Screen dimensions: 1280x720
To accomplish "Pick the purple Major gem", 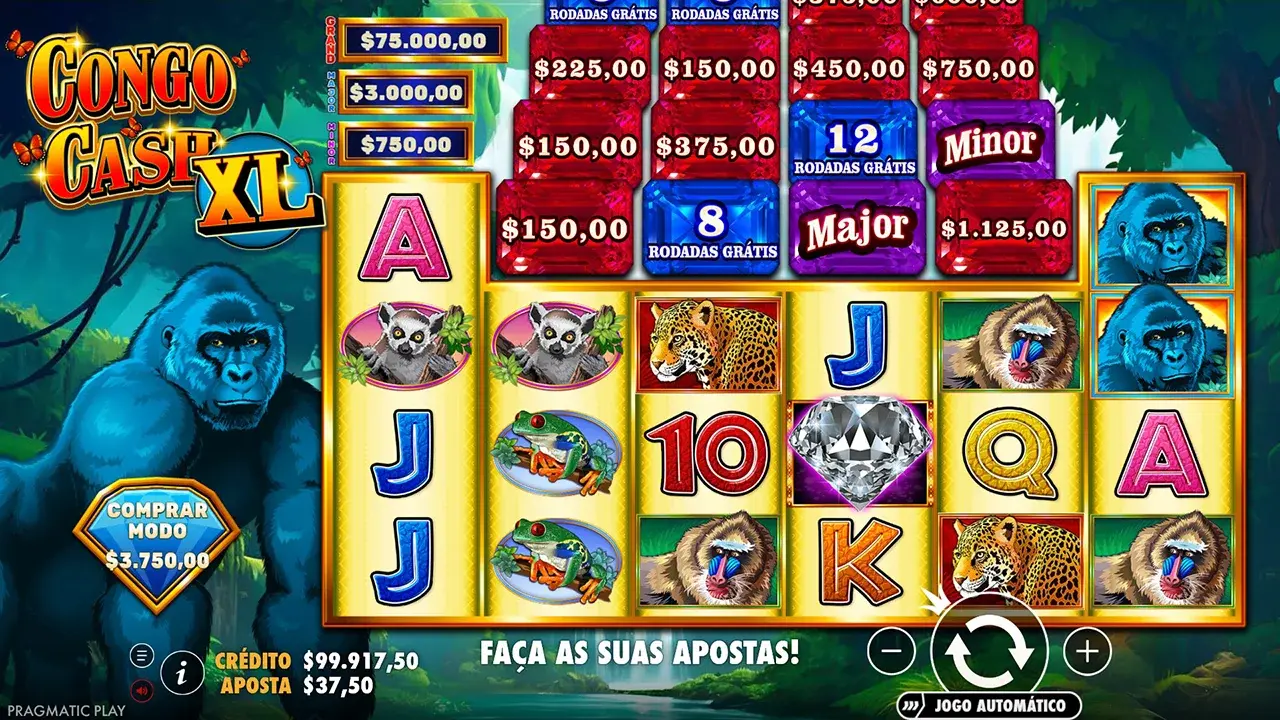I will [x=857, y=228].
